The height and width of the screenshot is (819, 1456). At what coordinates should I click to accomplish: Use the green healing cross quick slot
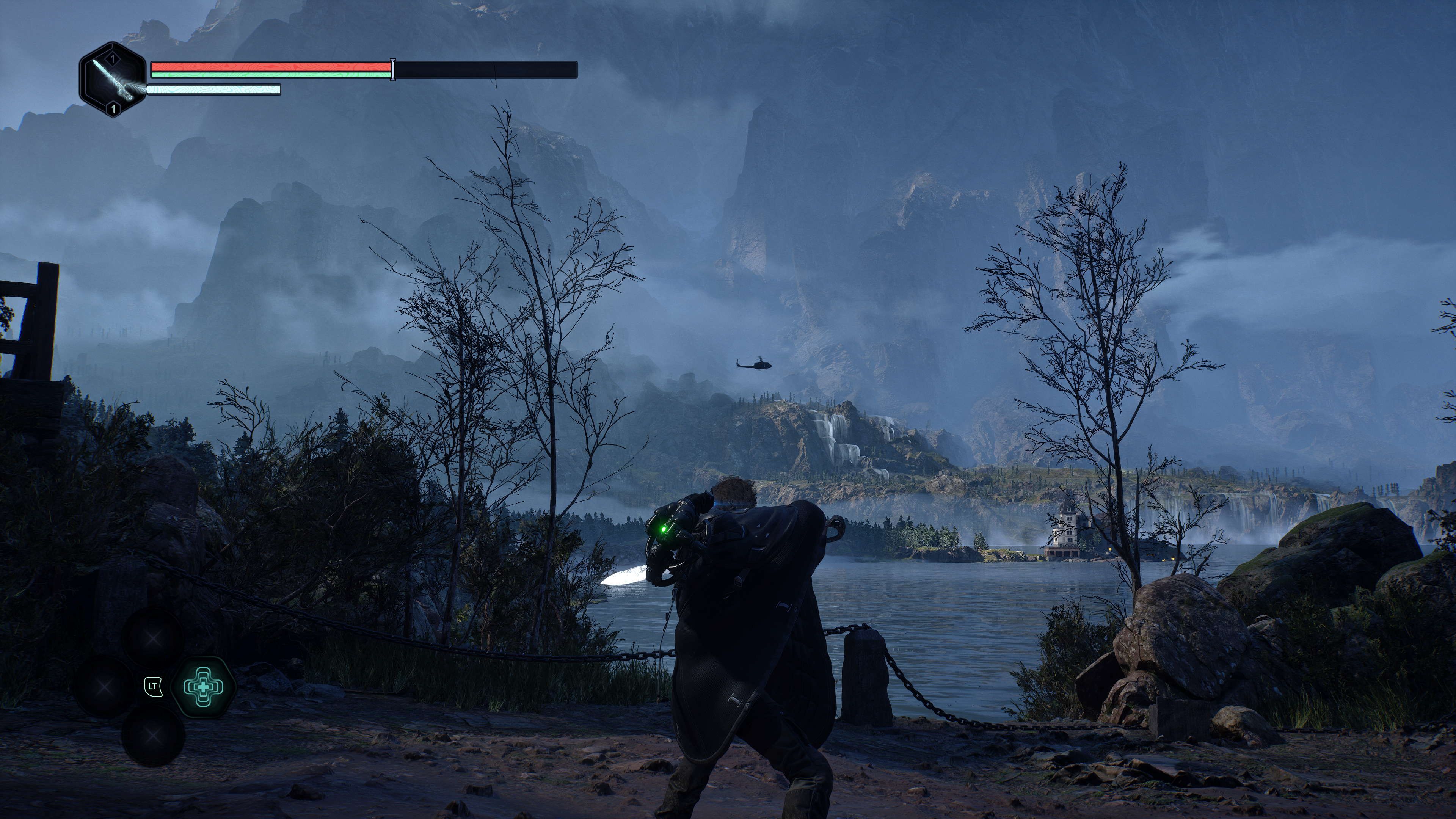click(x=203, y=687)
